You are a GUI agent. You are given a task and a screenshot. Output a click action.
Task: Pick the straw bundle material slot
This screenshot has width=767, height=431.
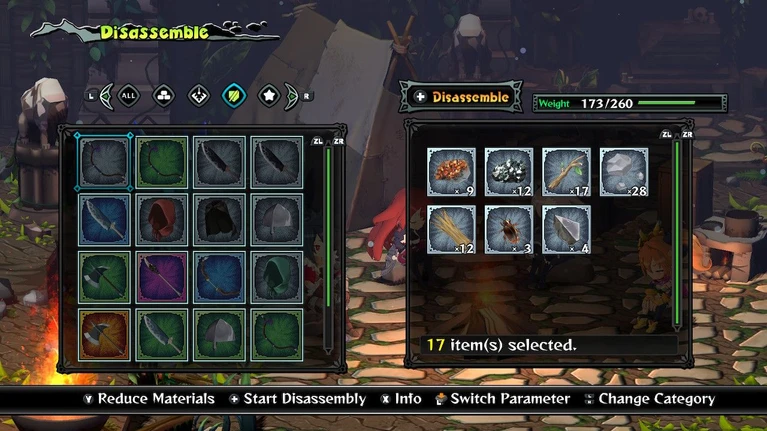[452, 229]
